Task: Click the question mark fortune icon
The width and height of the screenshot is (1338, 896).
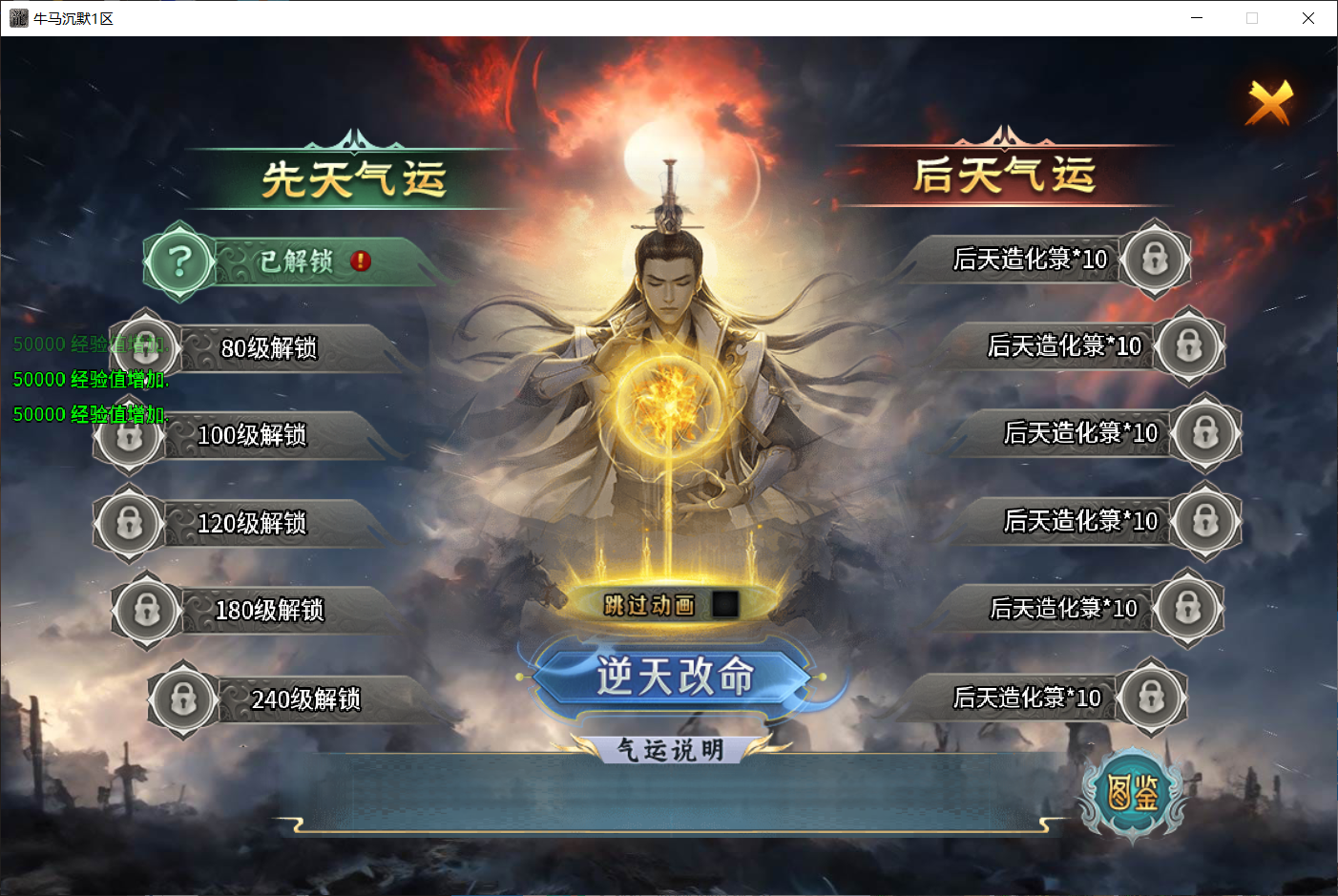Action: pos(178,262)
